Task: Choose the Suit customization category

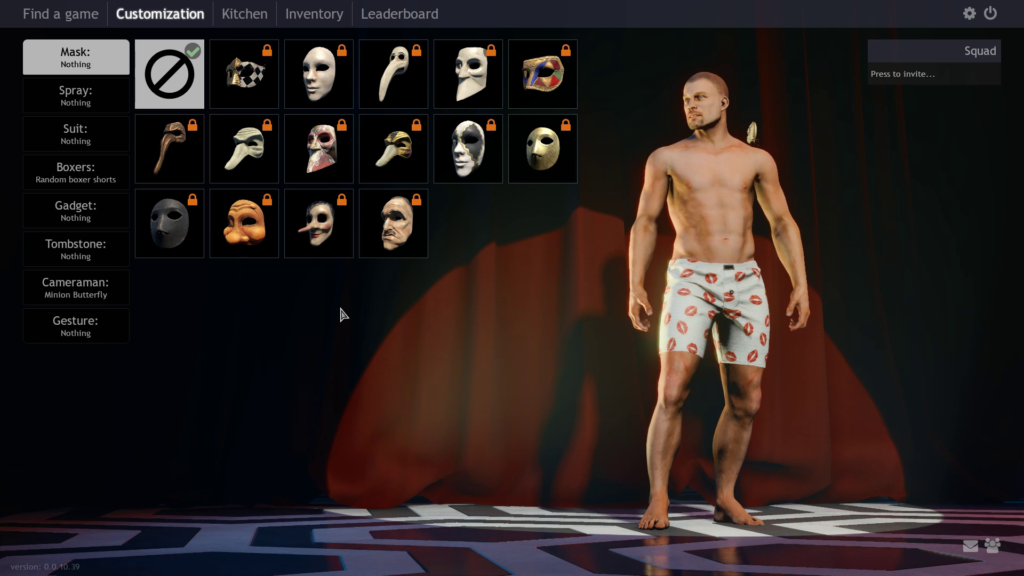Action: [x=76, y=134]
